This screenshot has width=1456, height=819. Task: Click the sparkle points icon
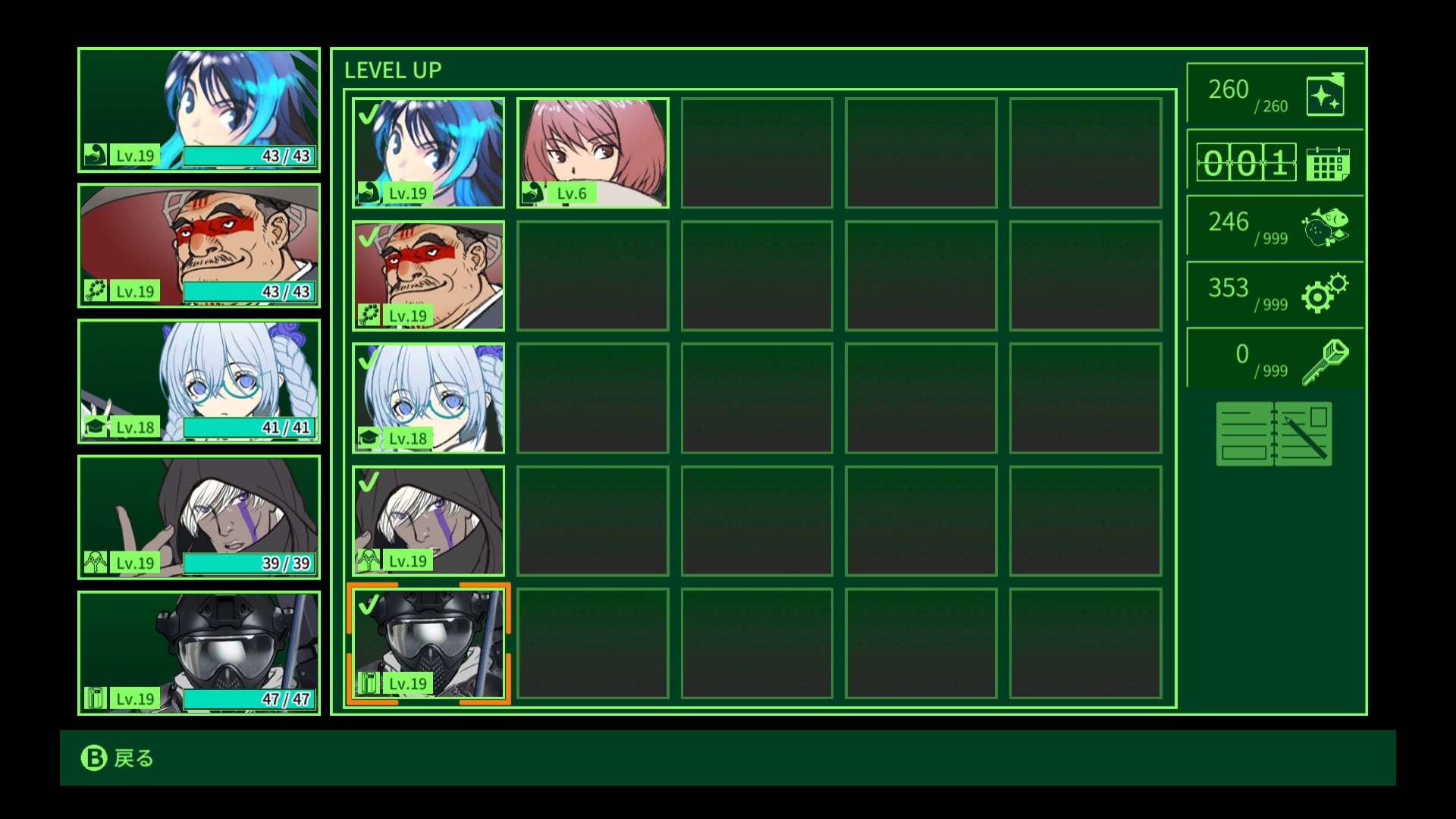tap(1325, 96)
